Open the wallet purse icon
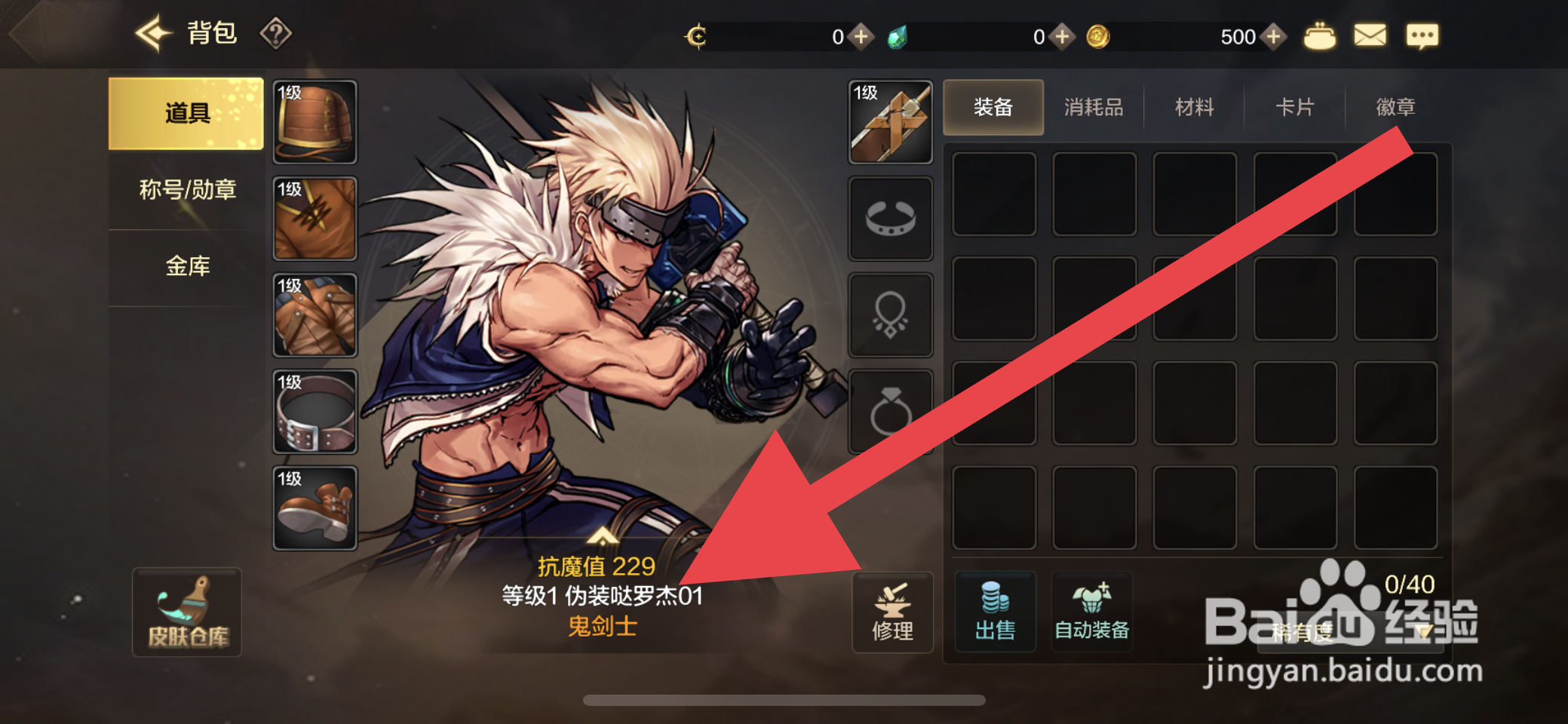 [x=1321, y=35]
